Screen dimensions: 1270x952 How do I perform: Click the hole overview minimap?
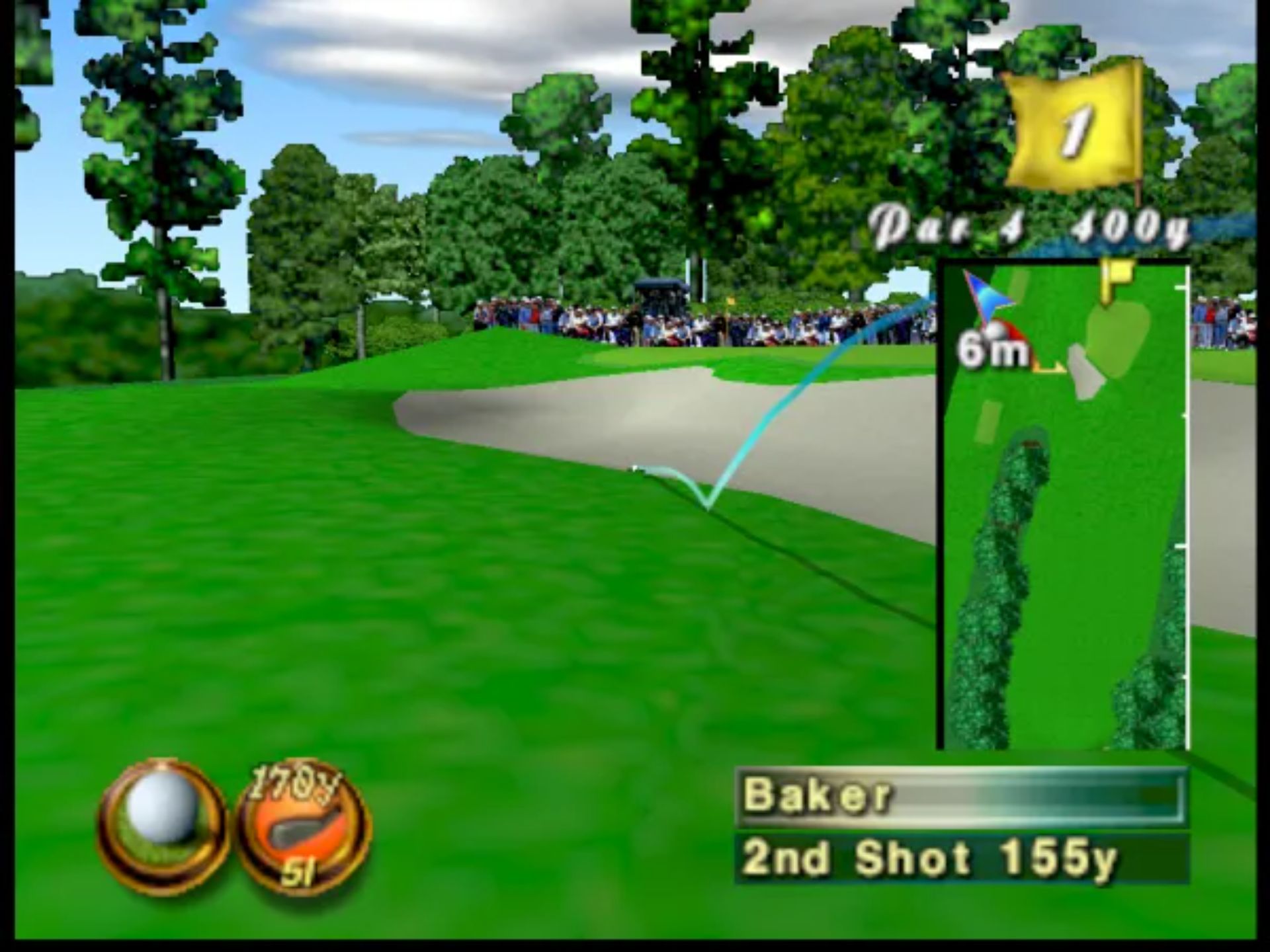pyautogui.click(x=1064, y=506)
